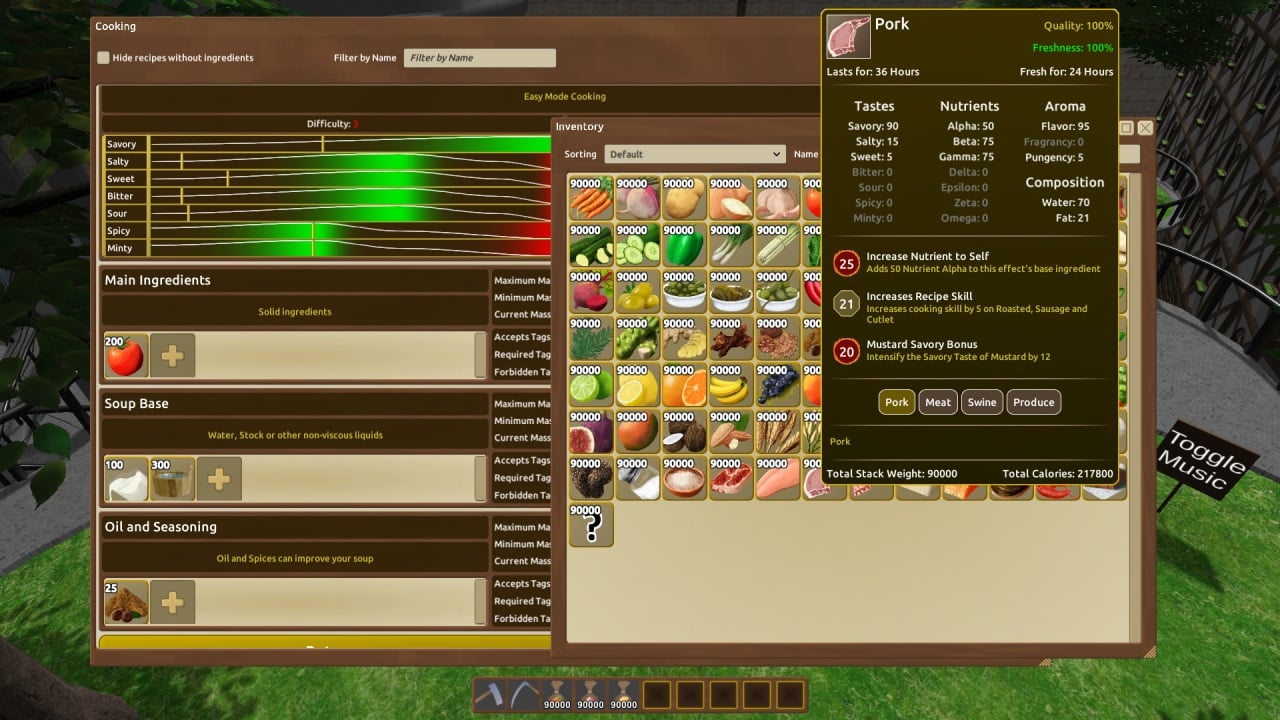Equip the scythe from the hotbar
Image resolution: width=1280 pixels, height=720 pixels.
523,694
